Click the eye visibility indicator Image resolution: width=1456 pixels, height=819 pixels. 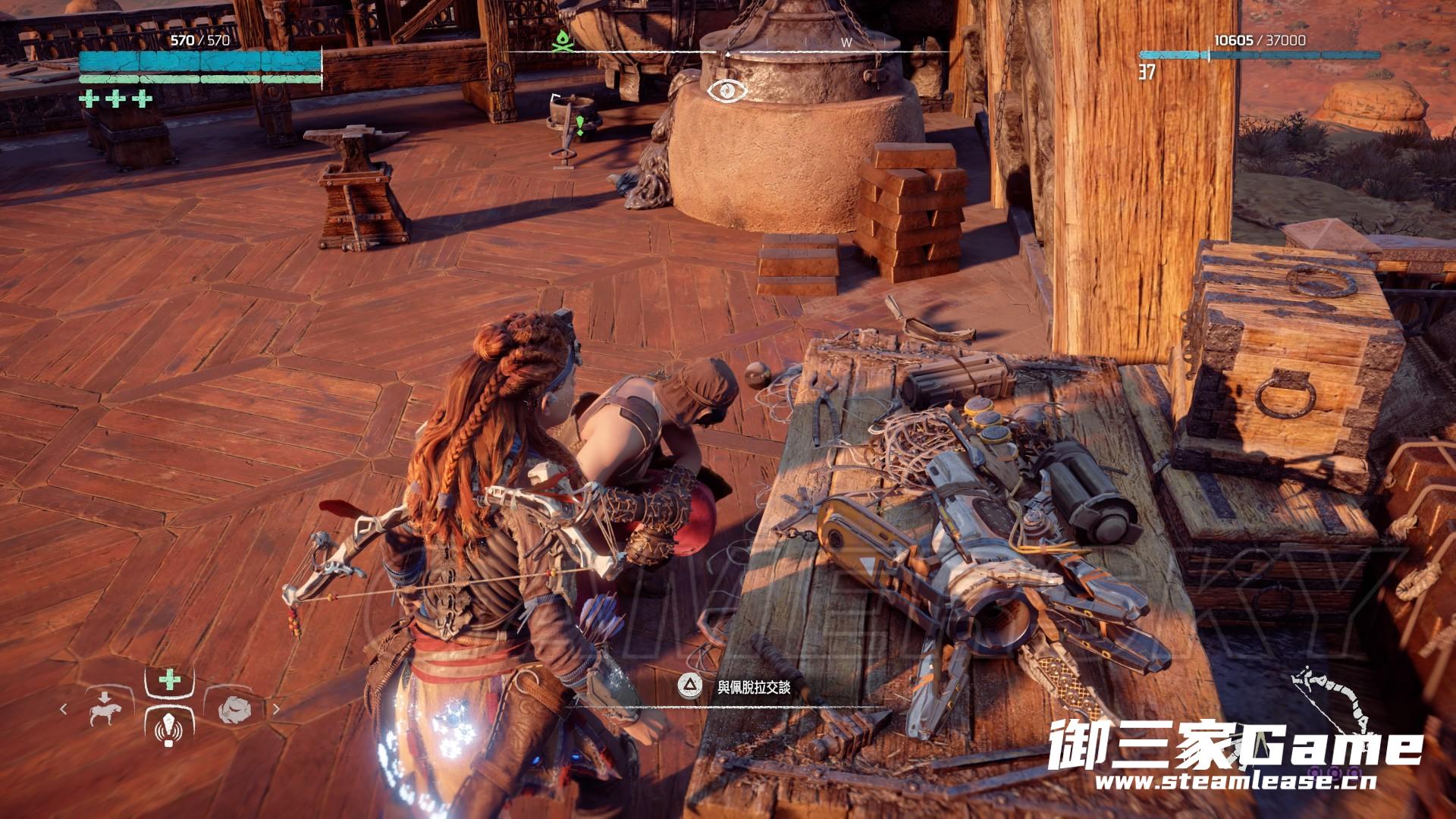point(727,90)
